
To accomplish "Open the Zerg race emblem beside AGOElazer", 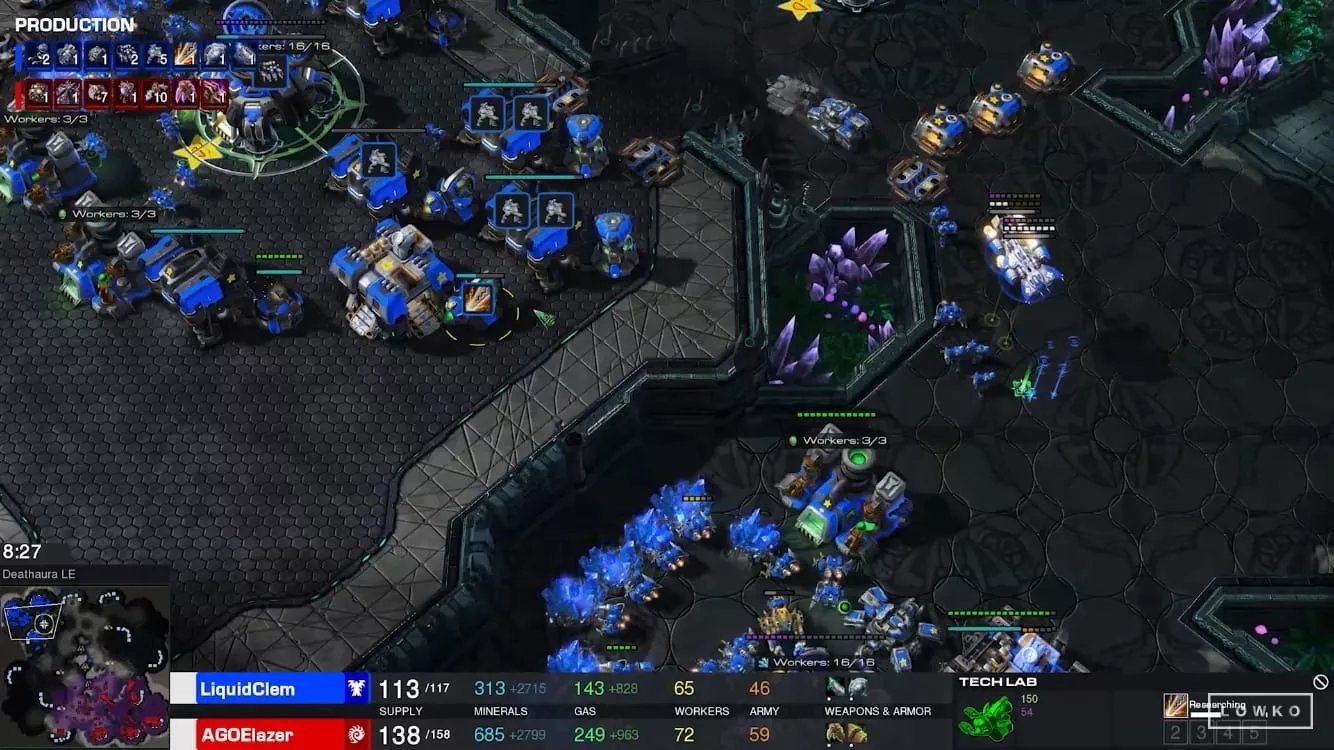I will pos(357,735).
